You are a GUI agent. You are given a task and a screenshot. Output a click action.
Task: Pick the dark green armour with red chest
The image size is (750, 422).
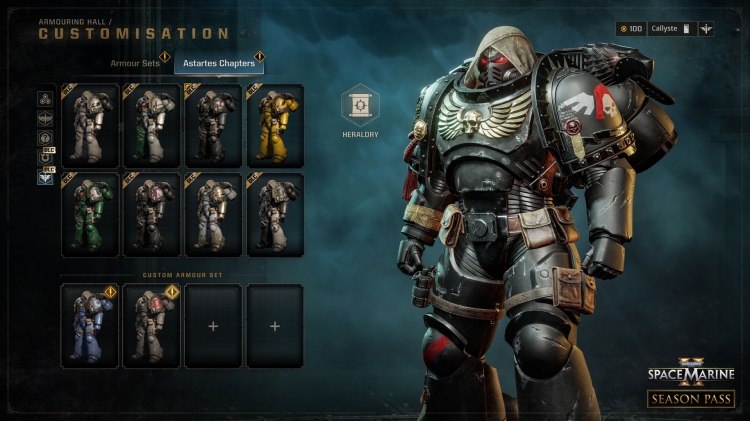point(152,125)
